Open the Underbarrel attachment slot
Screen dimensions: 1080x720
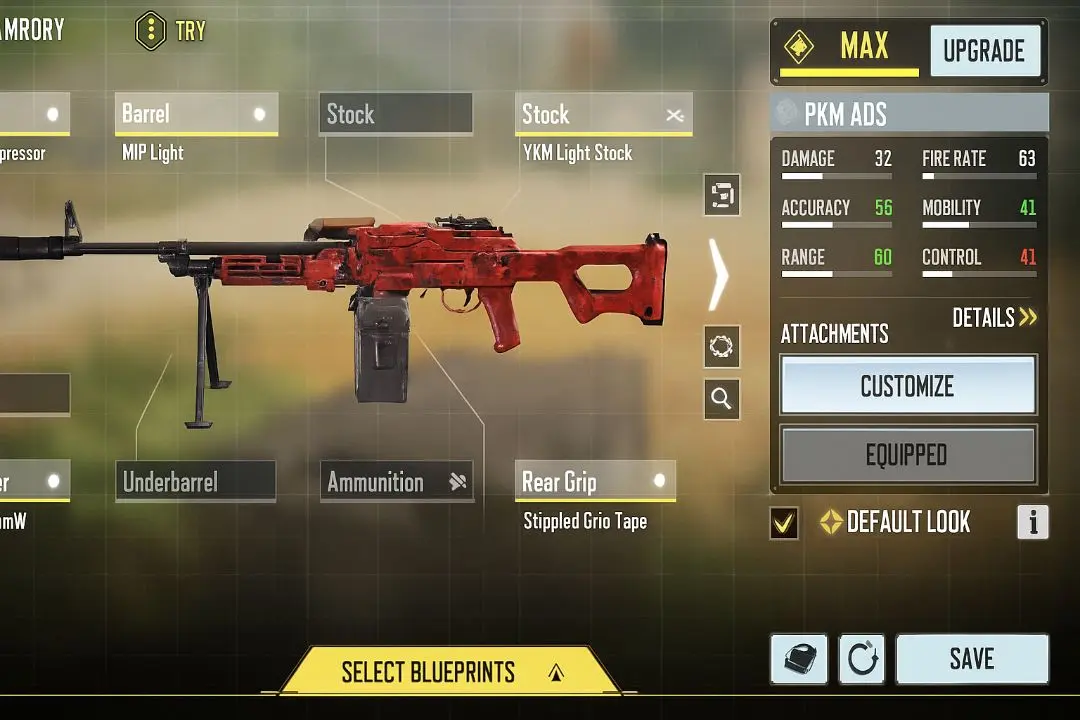click(x=195, y=482)
